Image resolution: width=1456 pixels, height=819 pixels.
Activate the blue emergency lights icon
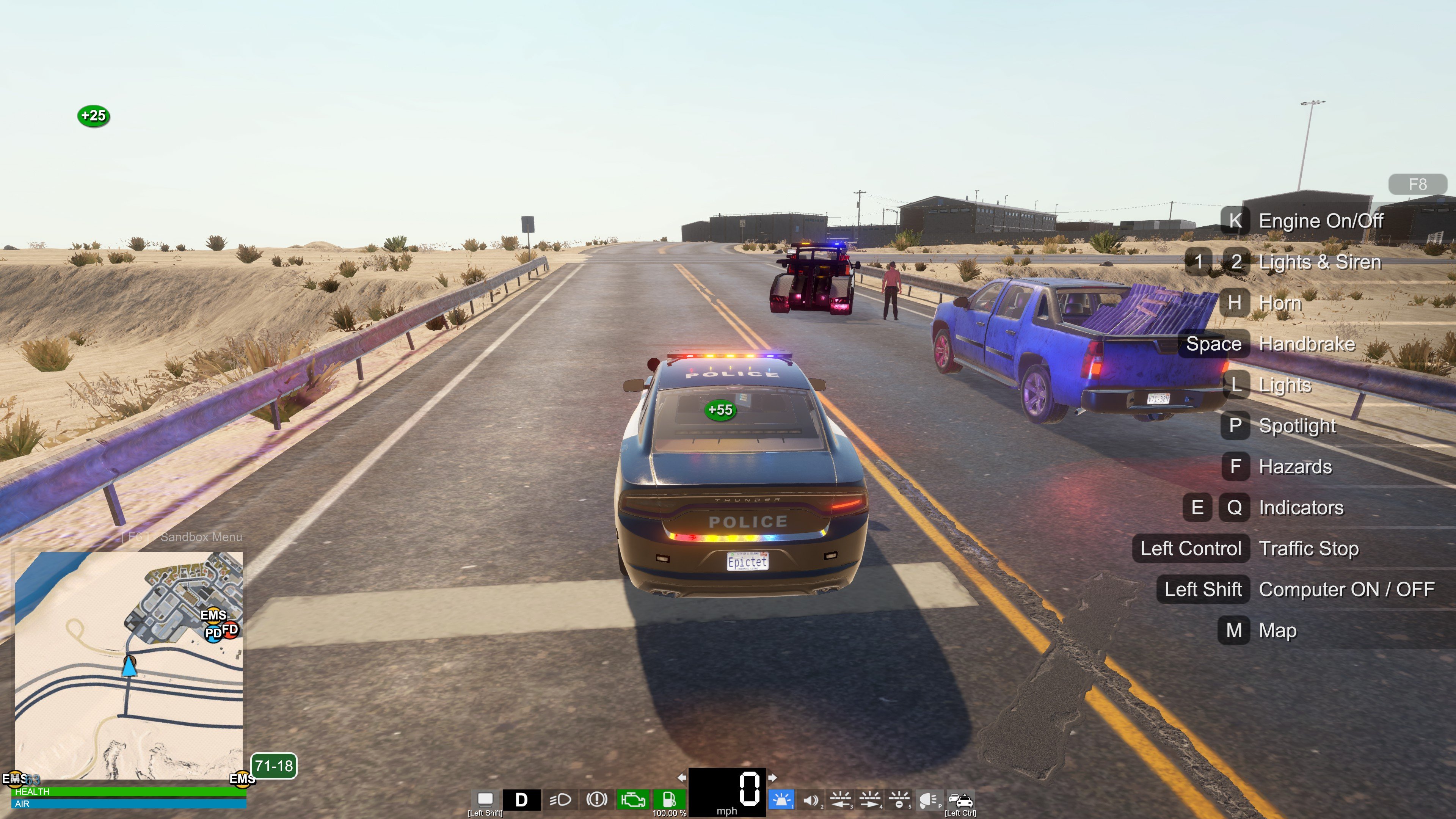tap(782, 800)
